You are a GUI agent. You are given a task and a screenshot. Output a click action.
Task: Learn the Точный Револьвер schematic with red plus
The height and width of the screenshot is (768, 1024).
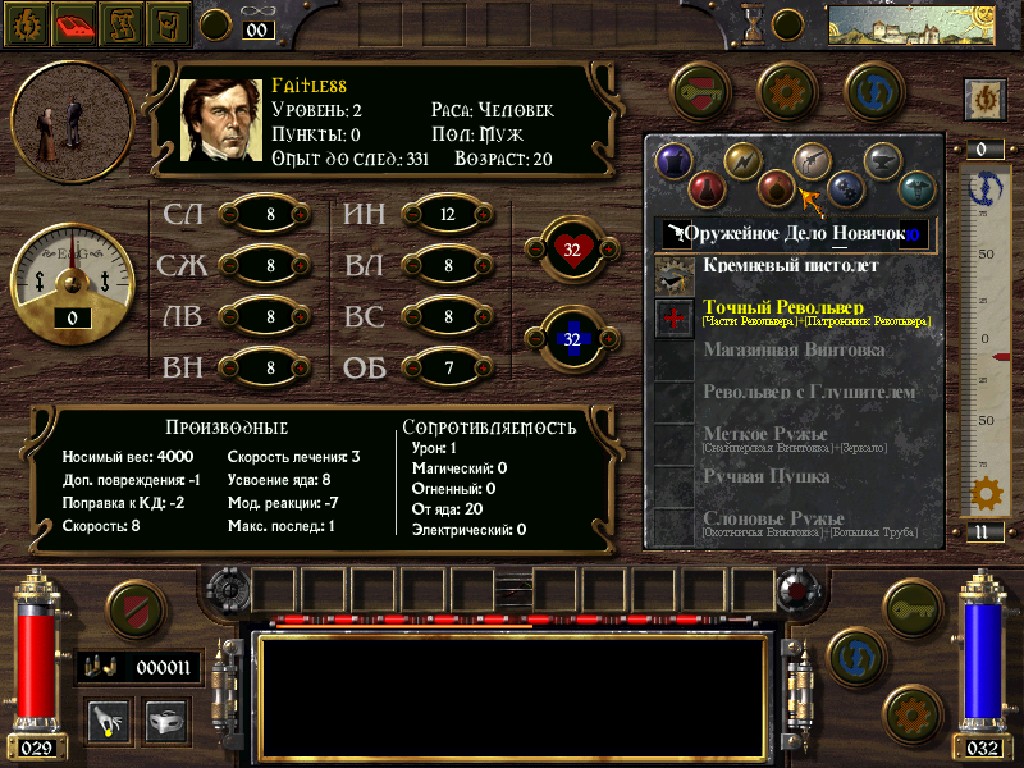675,318
